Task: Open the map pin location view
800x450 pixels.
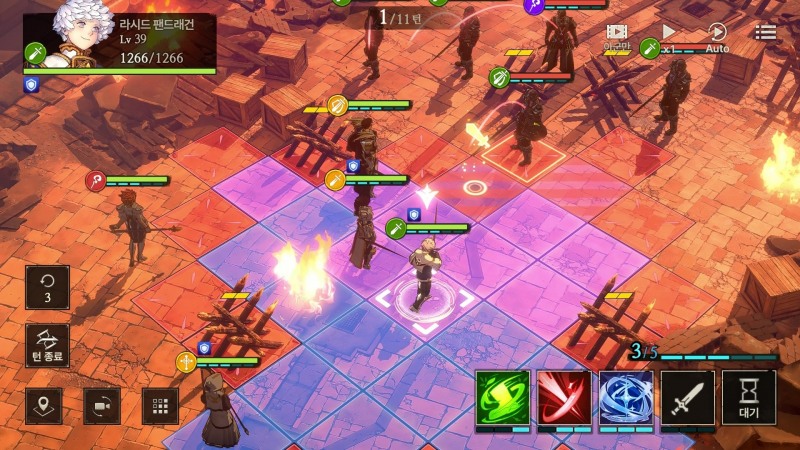Action: point(44,406)
